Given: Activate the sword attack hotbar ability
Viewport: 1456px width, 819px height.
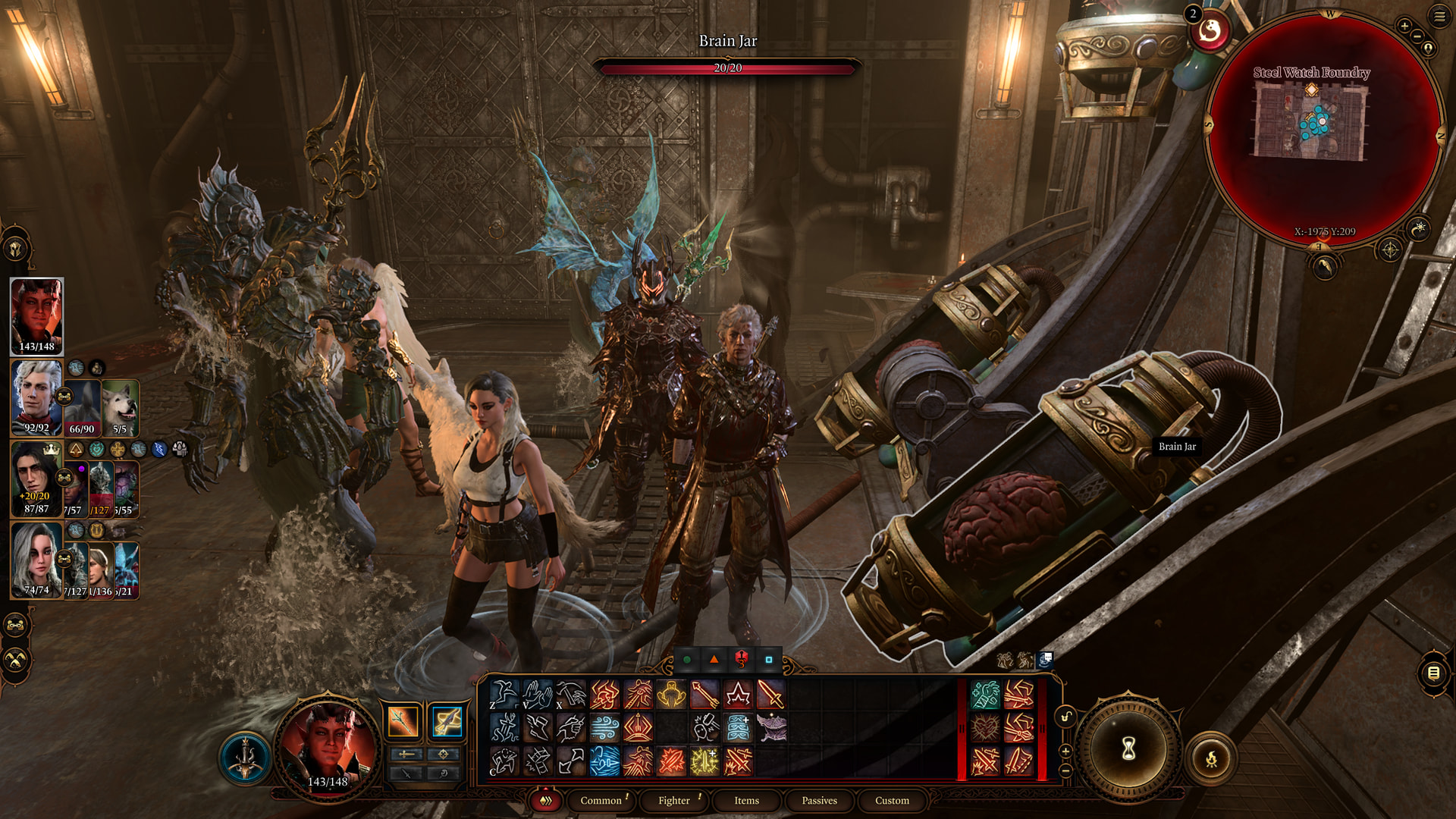Looking at the screenshot, I should [770, 695].
